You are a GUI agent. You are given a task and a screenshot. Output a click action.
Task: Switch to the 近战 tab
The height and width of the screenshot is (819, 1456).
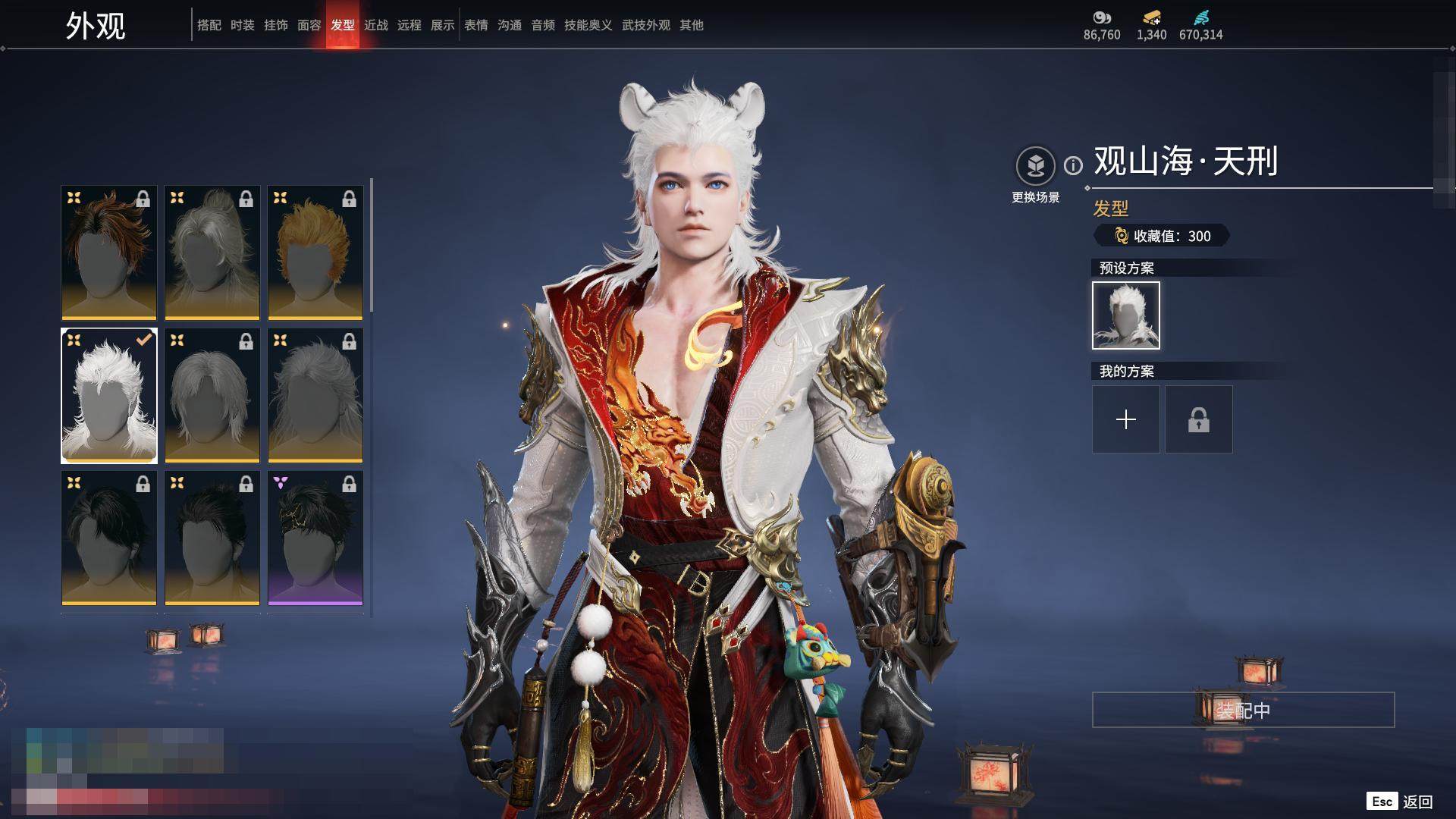click(375, 25)
